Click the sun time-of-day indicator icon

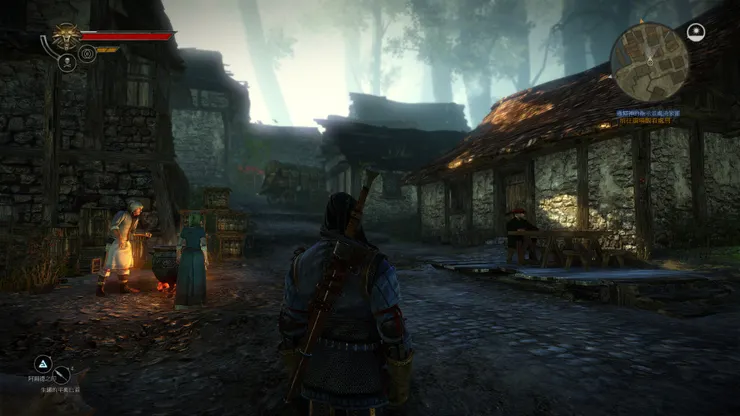[x=696, y=32]
